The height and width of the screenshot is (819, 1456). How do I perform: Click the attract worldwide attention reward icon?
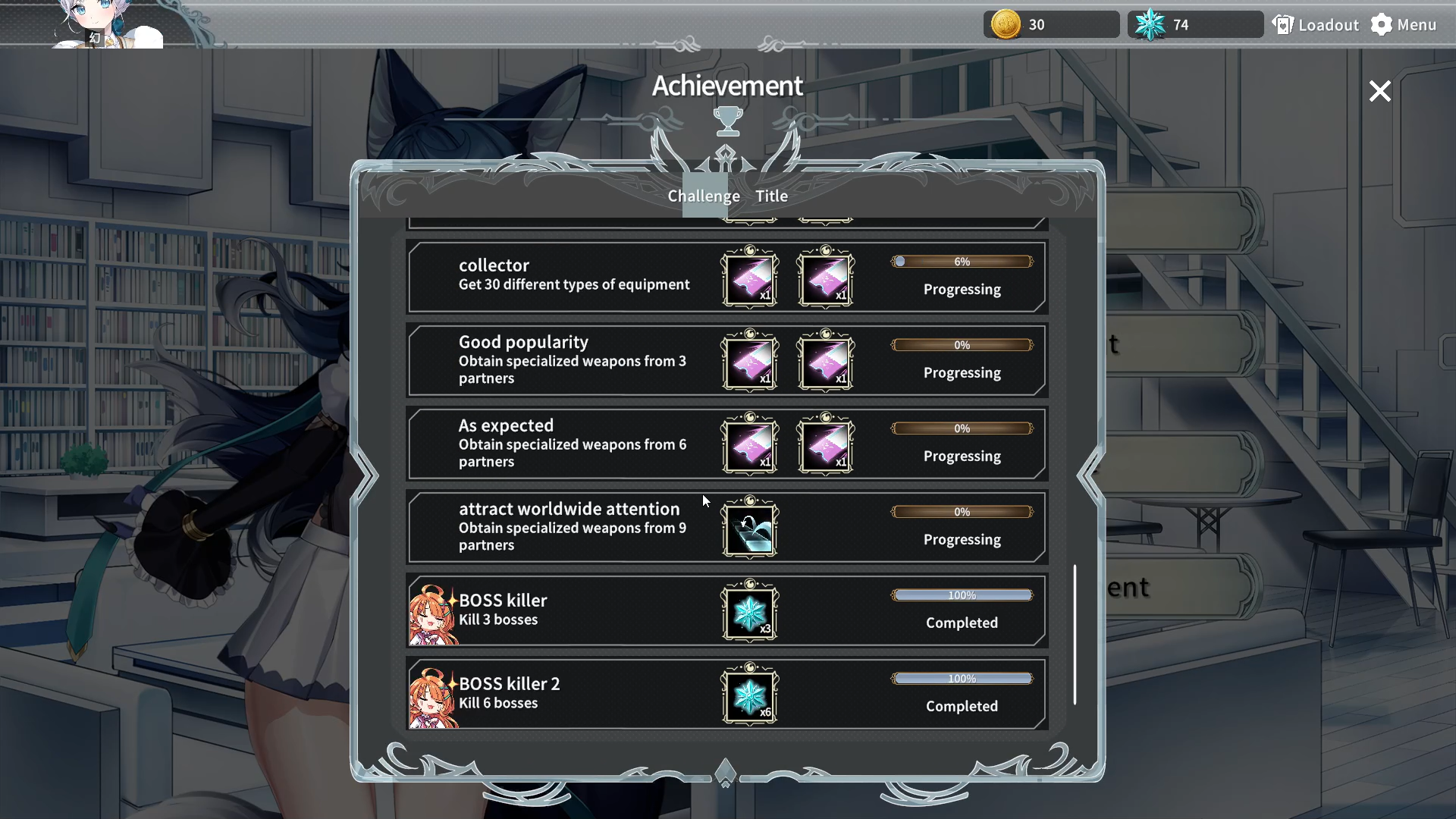(749, 529)
